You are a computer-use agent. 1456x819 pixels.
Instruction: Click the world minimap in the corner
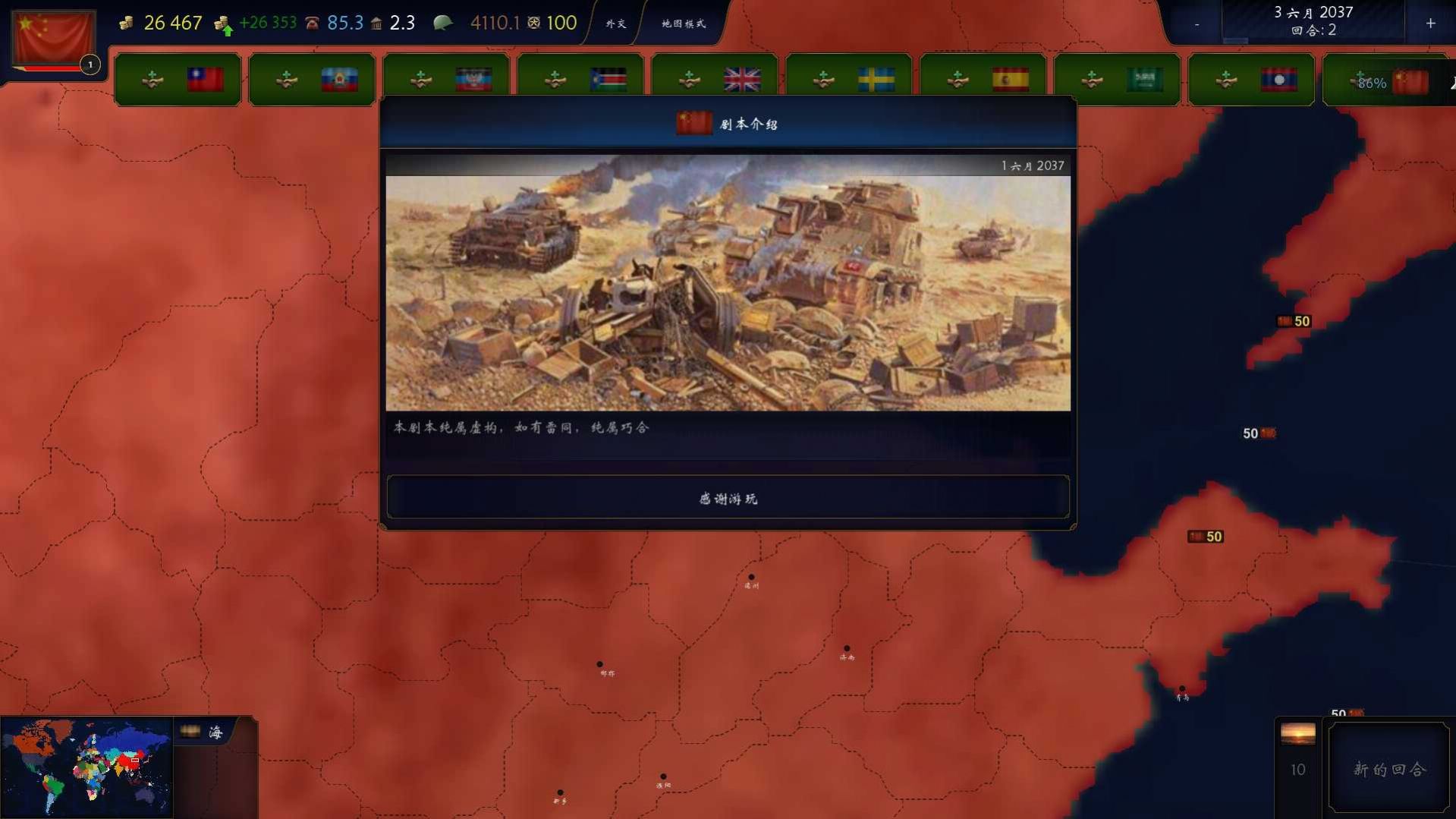[87, 767]
